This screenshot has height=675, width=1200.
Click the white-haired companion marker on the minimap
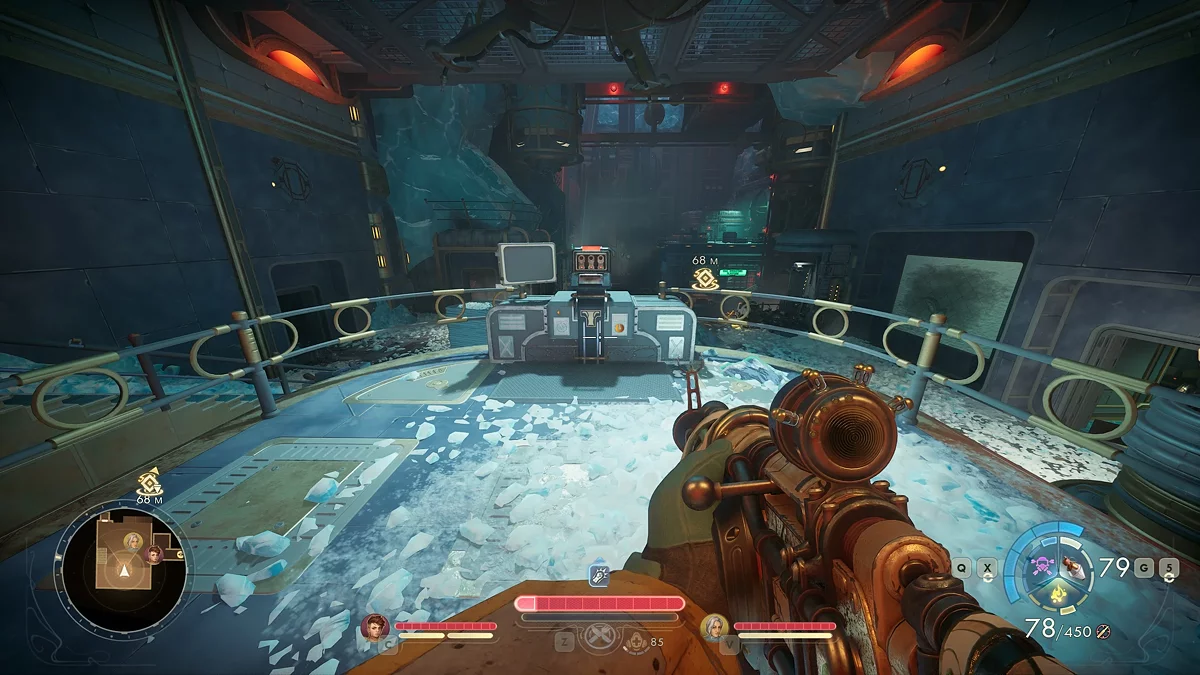tap(131, 541)
